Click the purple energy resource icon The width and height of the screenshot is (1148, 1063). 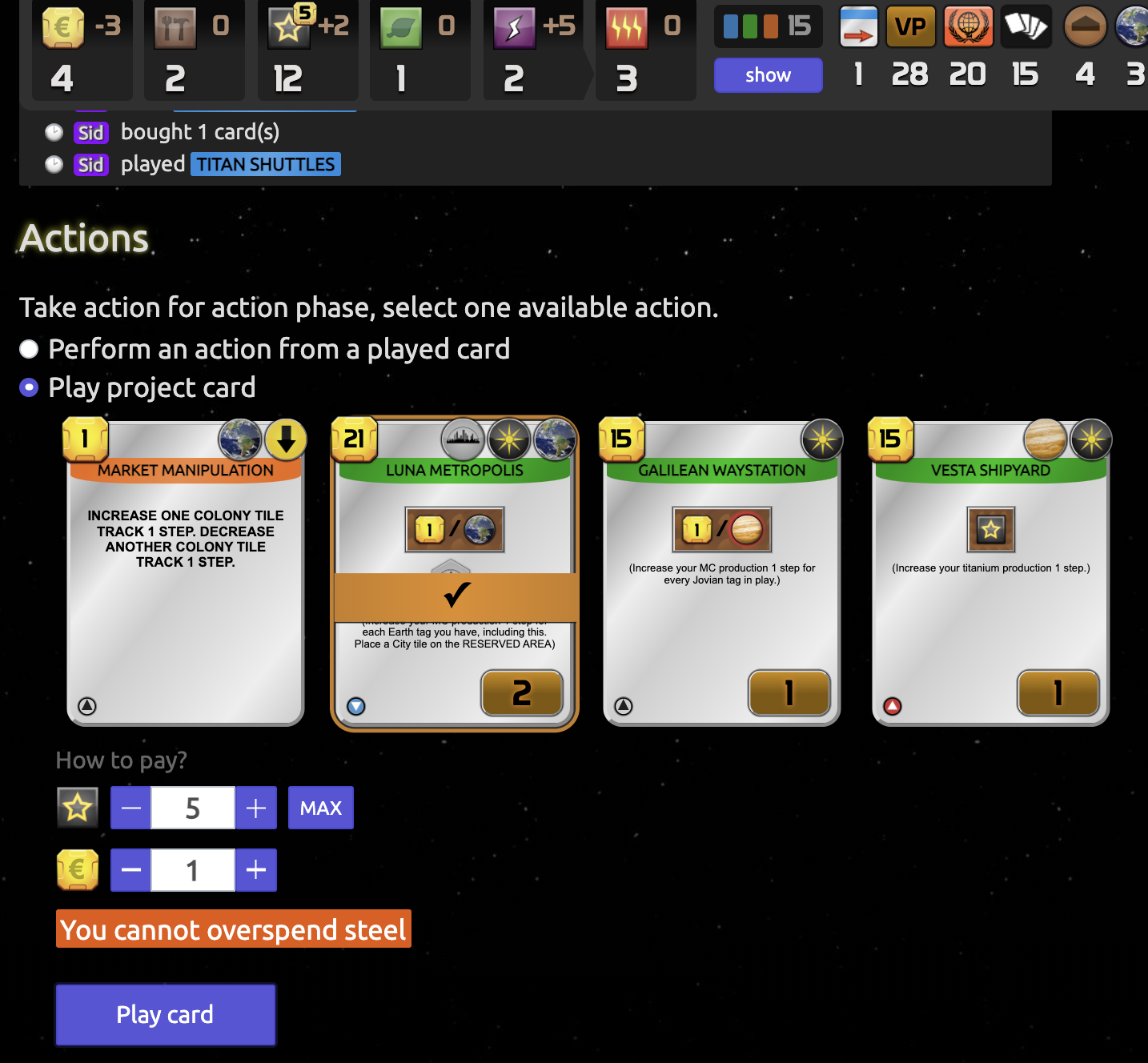click(x=513, y=26)
